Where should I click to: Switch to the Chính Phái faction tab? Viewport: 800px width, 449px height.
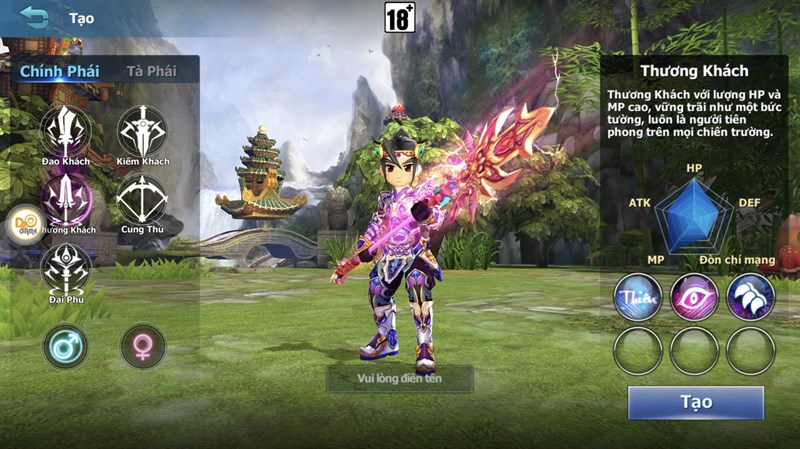coord(56,71)
